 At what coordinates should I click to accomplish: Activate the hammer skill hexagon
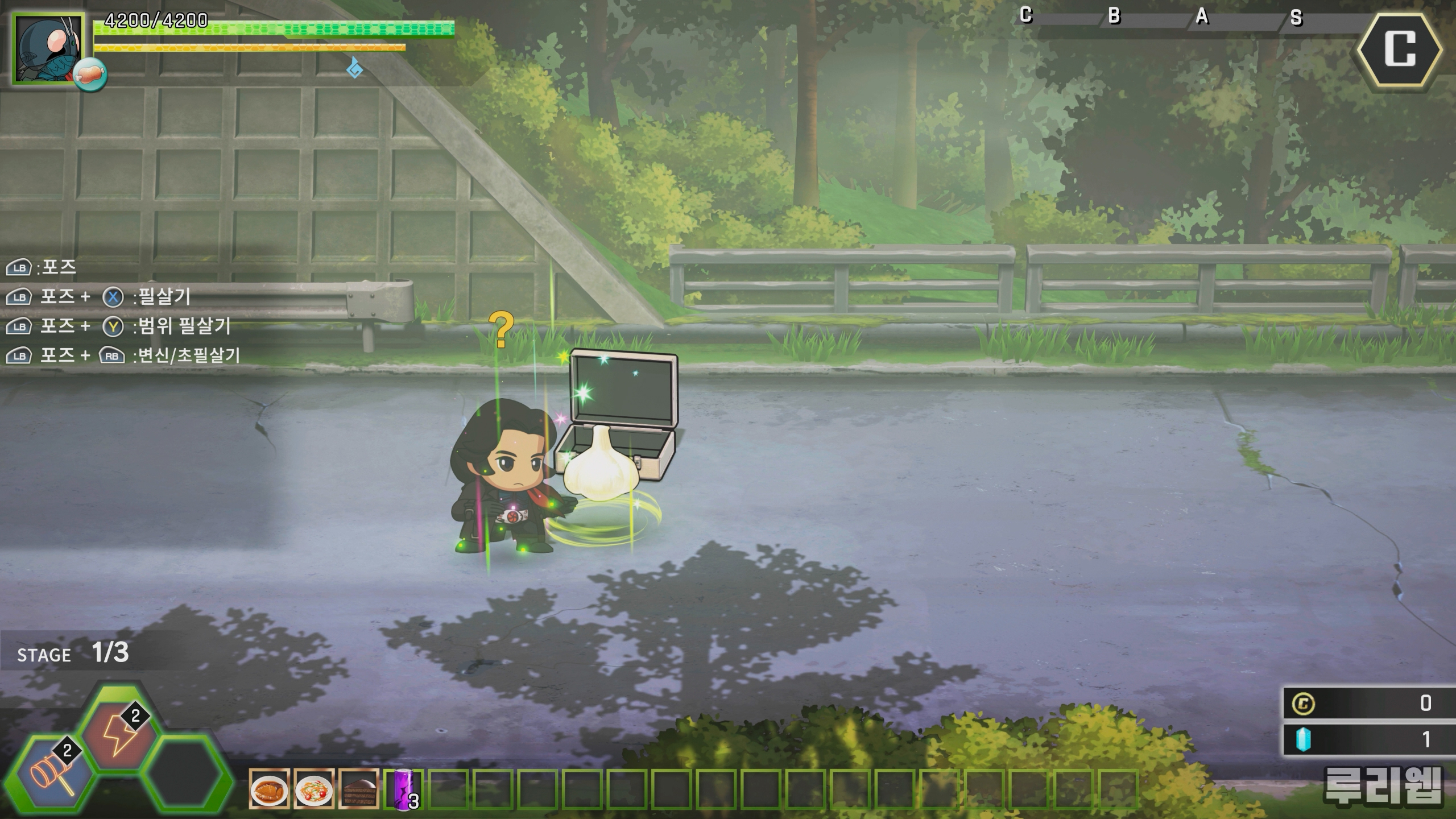[54, 775]
